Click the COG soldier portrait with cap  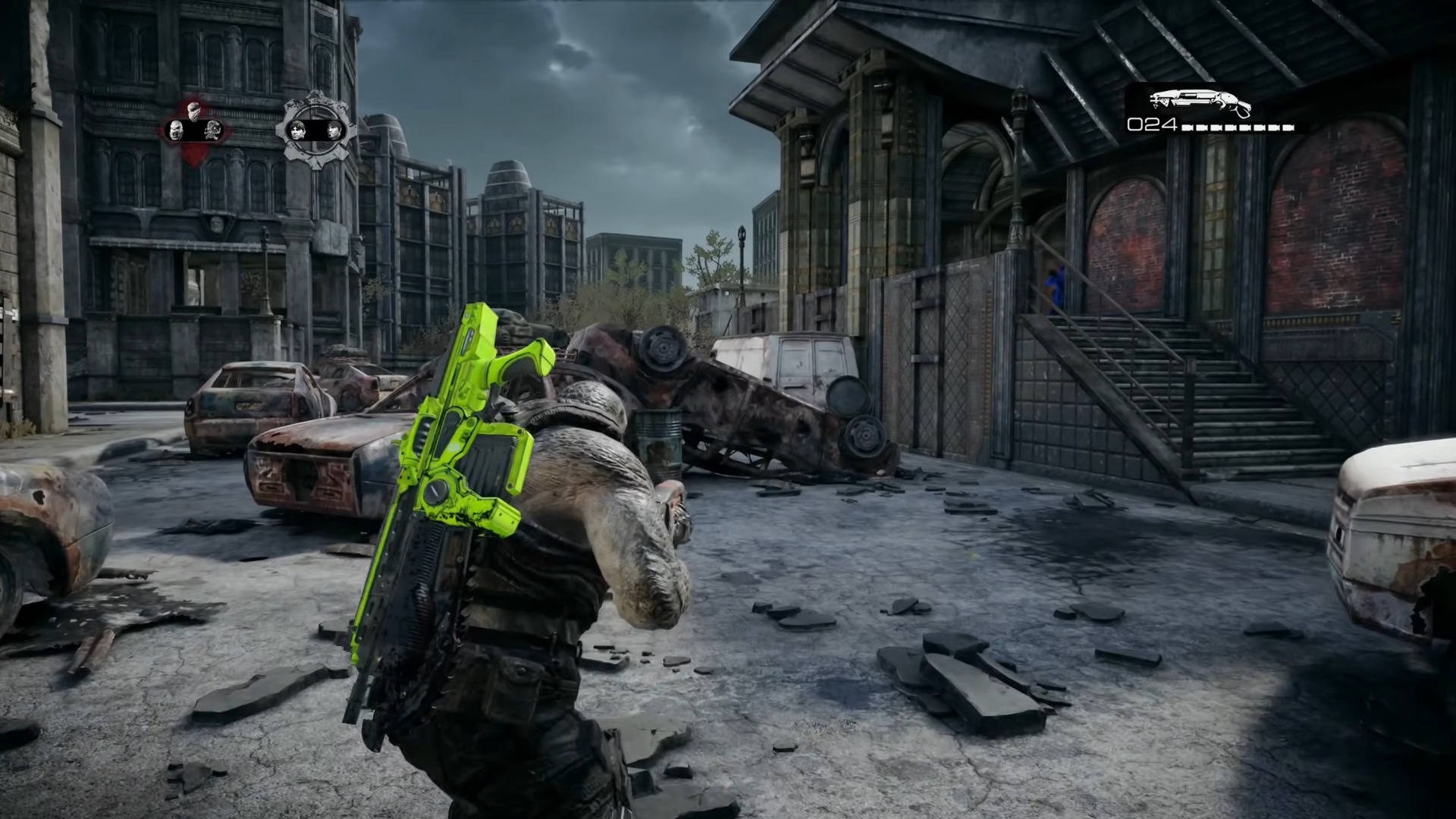(334, 130)
